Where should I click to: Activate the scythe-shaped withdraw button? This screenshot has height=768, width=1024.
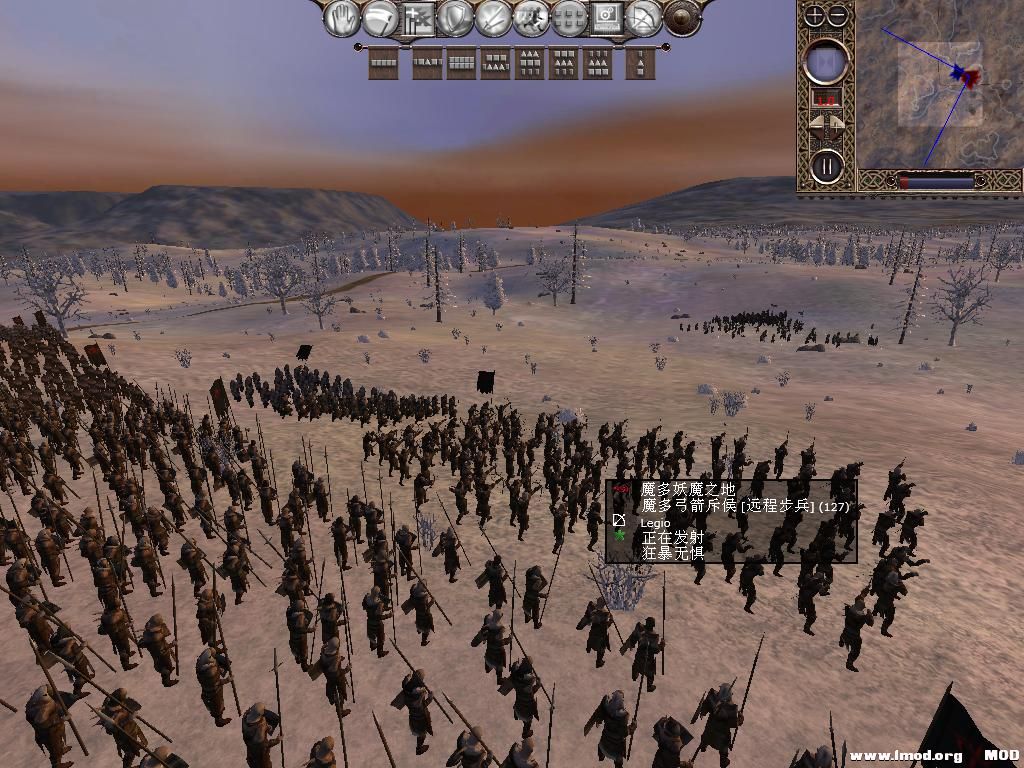(381, 18)
